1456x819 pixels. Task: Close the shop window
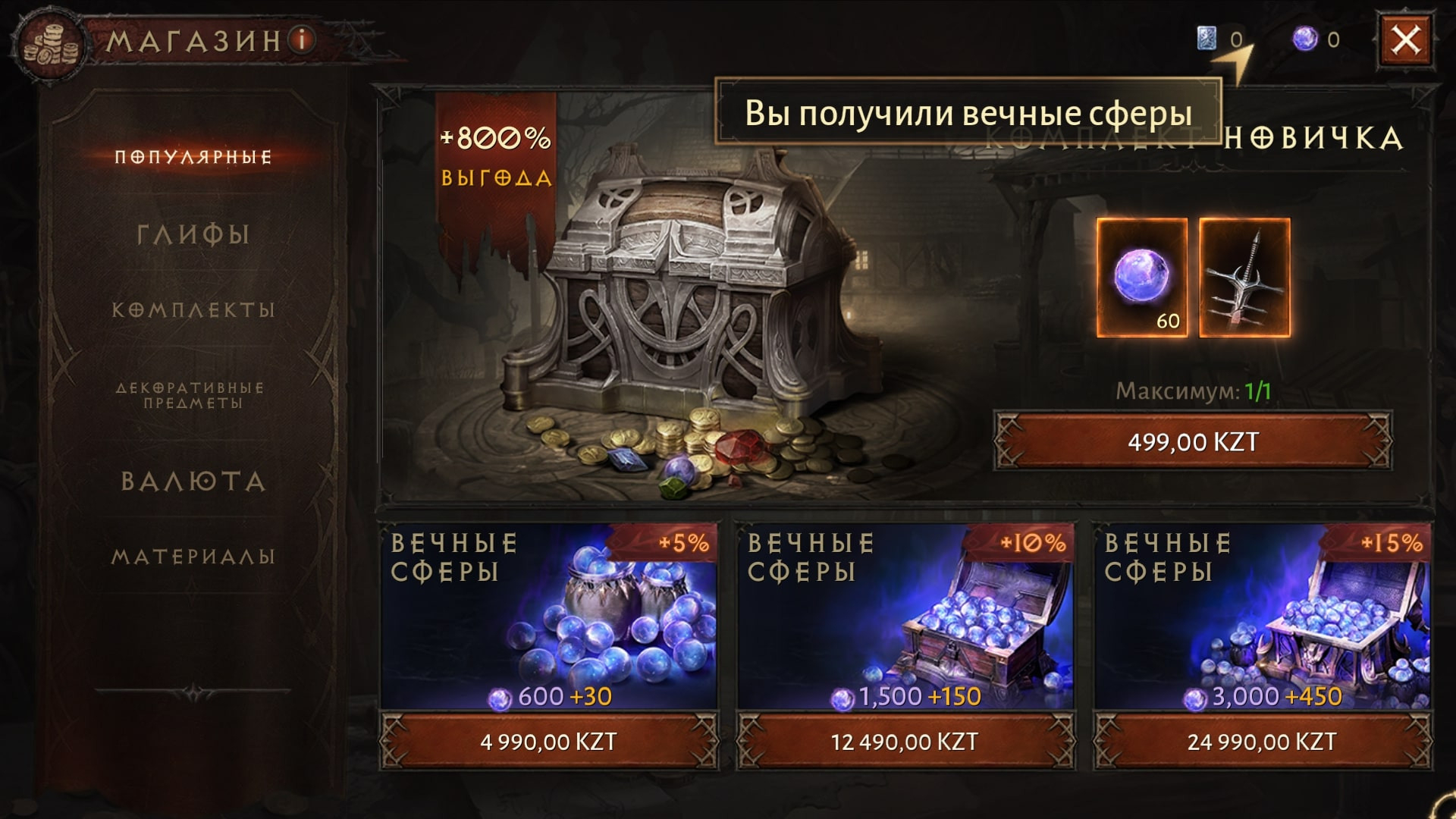pyautogui.click(x=1405, y=39)
